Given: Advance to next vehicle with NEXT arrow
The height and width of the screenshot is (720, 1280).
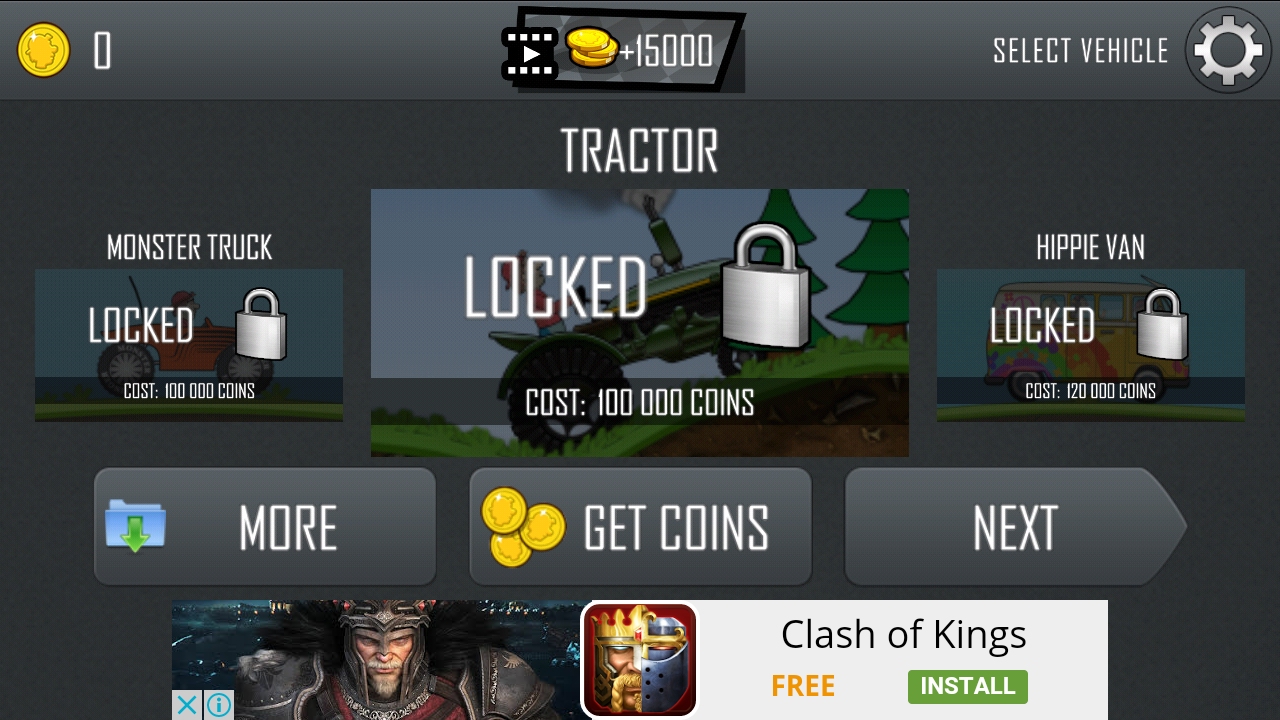Looking at the screenshot, I should pos(1015,526).
